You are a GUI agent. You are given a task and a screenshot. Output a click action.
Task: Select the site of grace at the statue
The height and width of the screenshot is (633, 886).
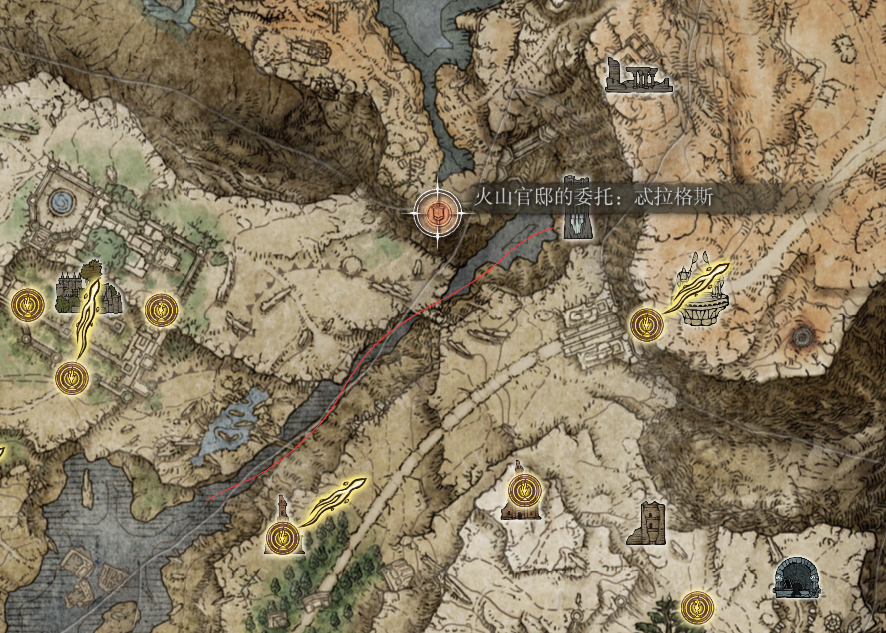[284, 536]
